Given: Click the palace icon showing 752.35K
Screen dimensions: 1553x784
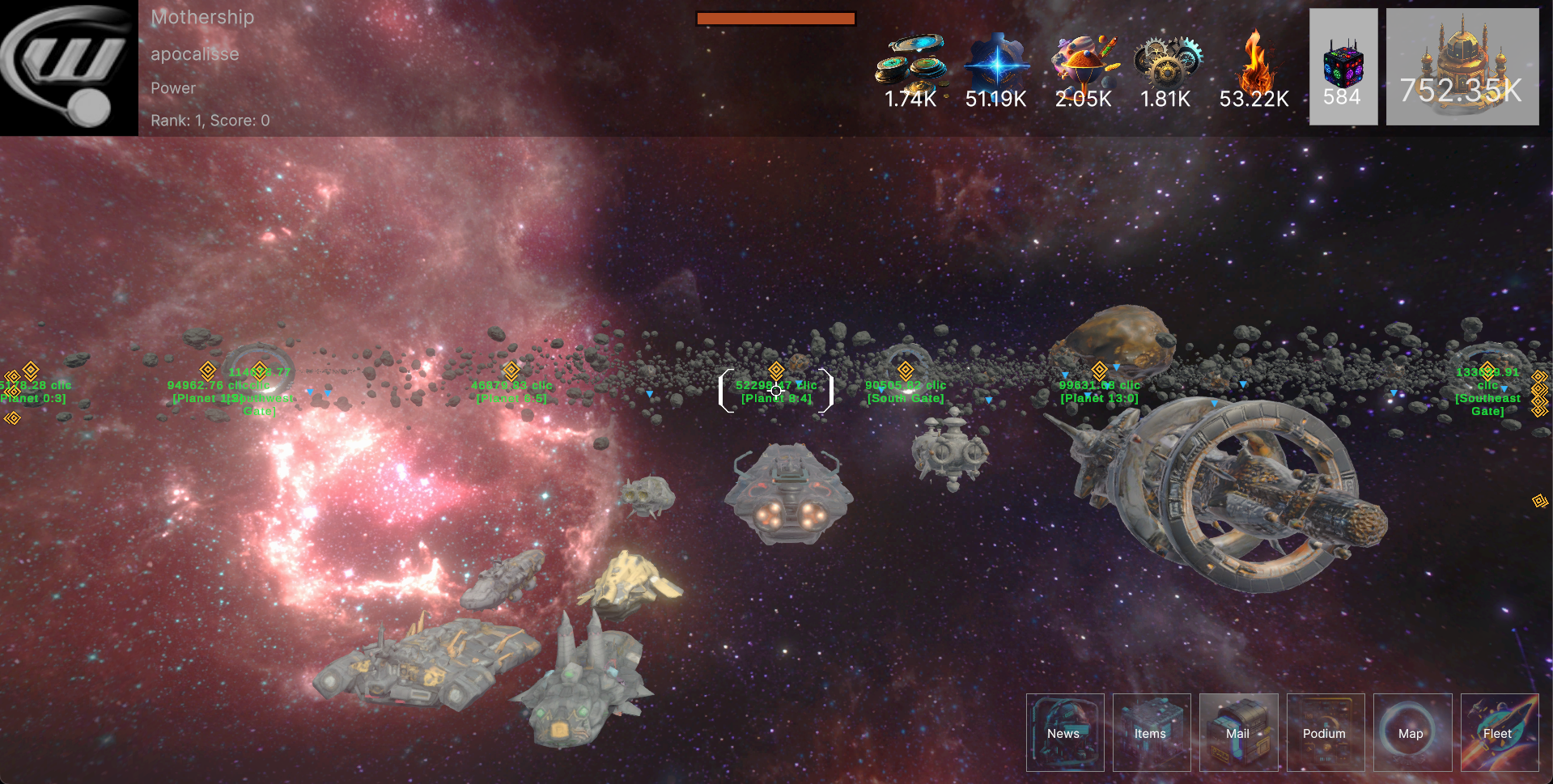Looking at the screenshot, I should click(1462, 67).
